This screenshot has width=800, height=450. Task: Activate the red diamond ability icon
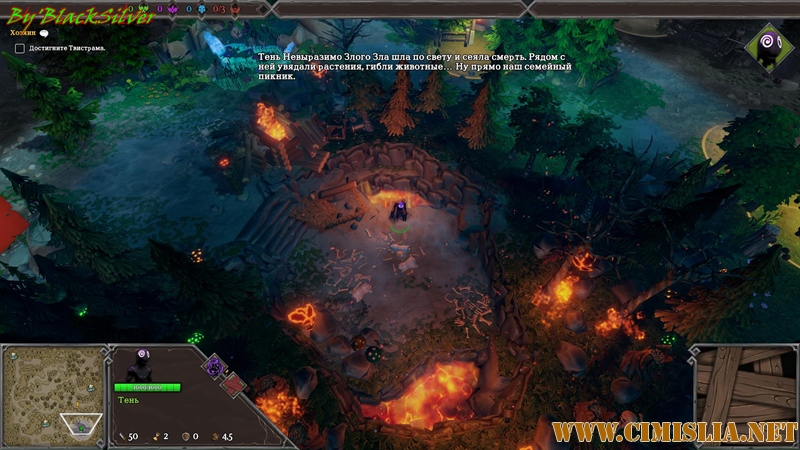point(232,384)
